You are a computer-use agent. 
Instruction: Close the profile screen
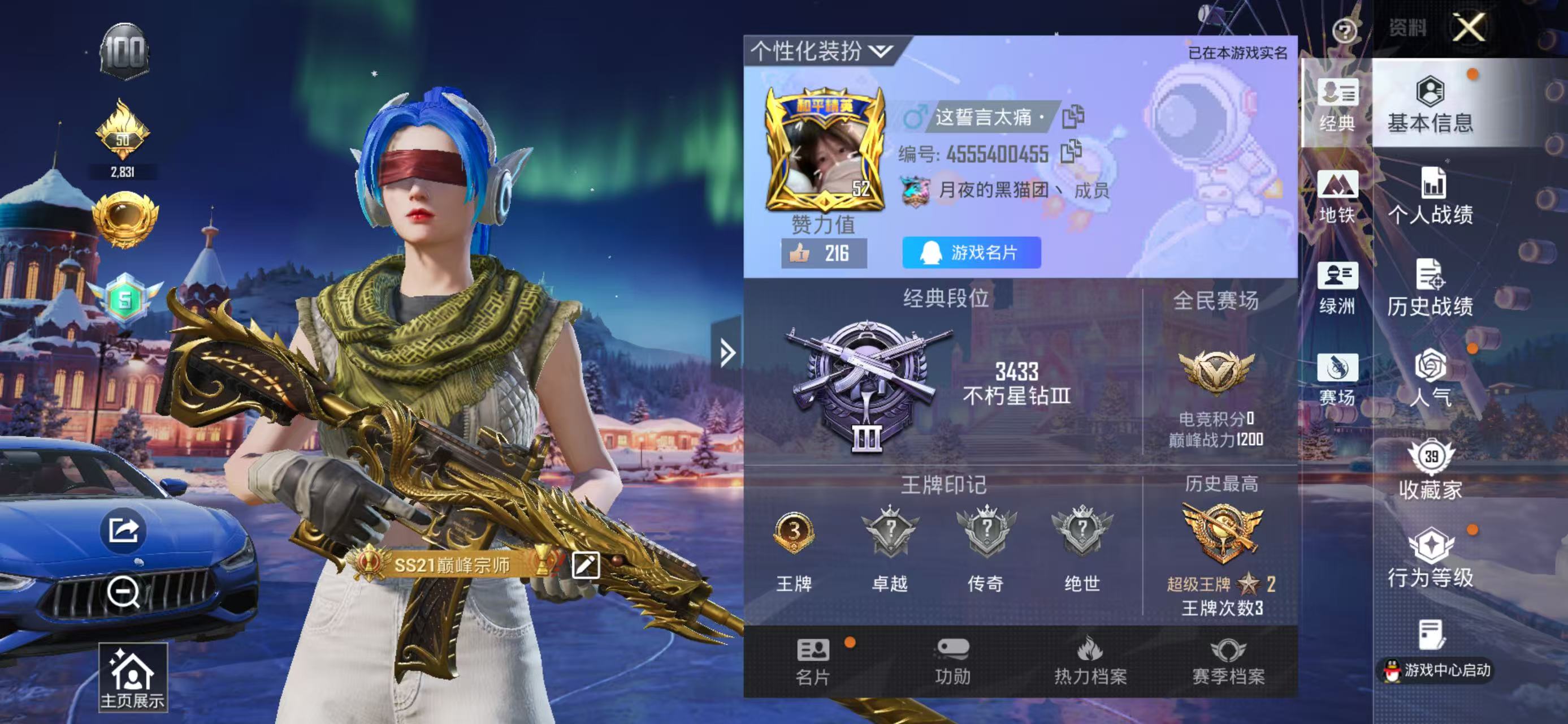[x=1470, y=28]
